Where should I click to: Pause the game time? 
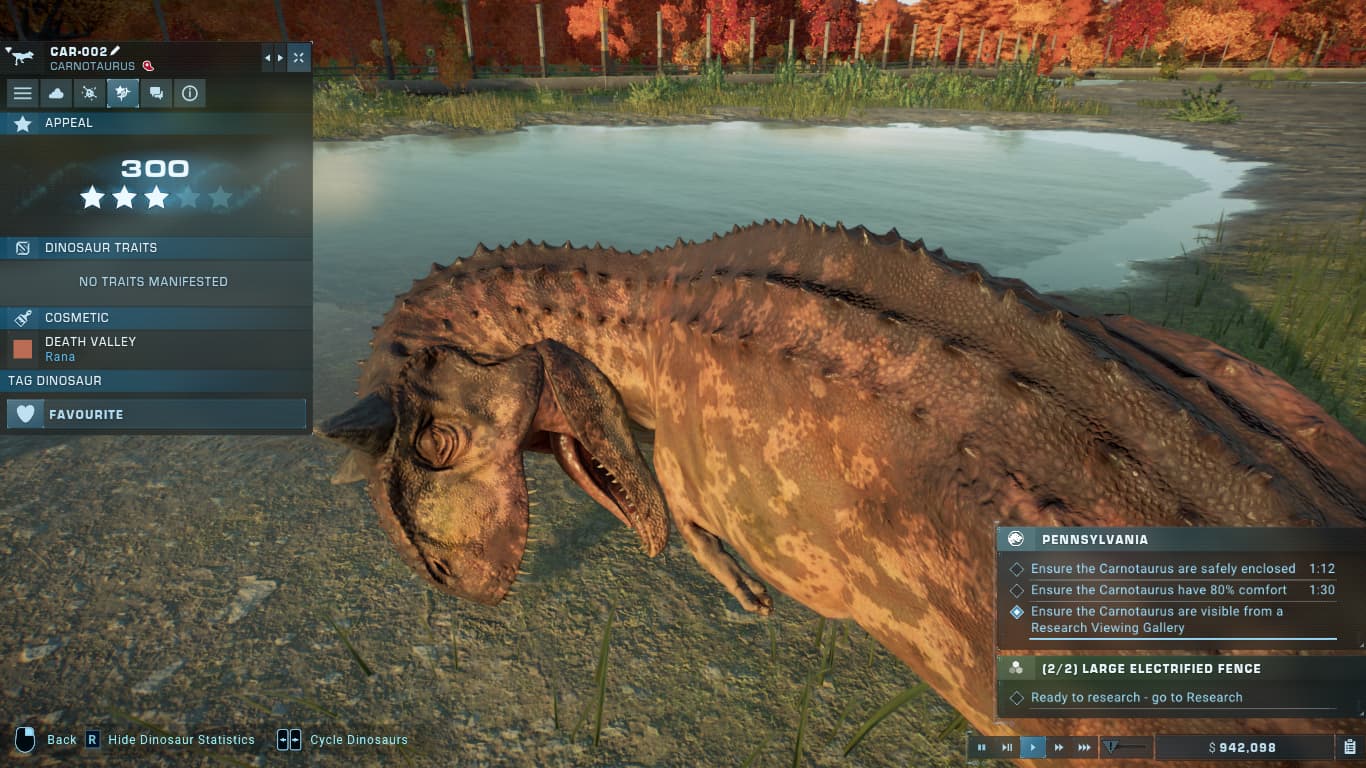982,747
